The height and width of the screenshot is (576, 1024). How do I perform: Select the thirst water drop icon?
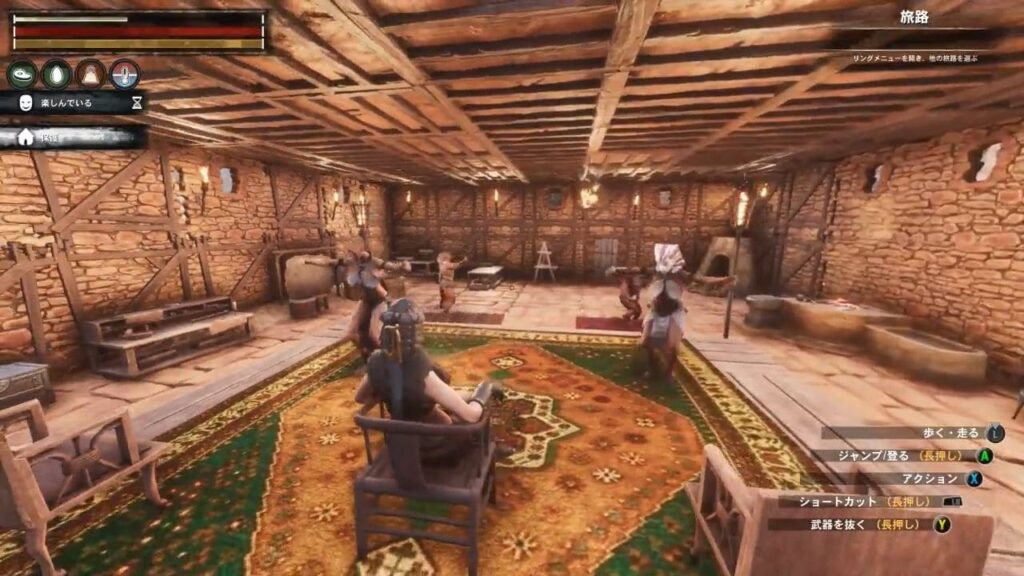point(57,74)
